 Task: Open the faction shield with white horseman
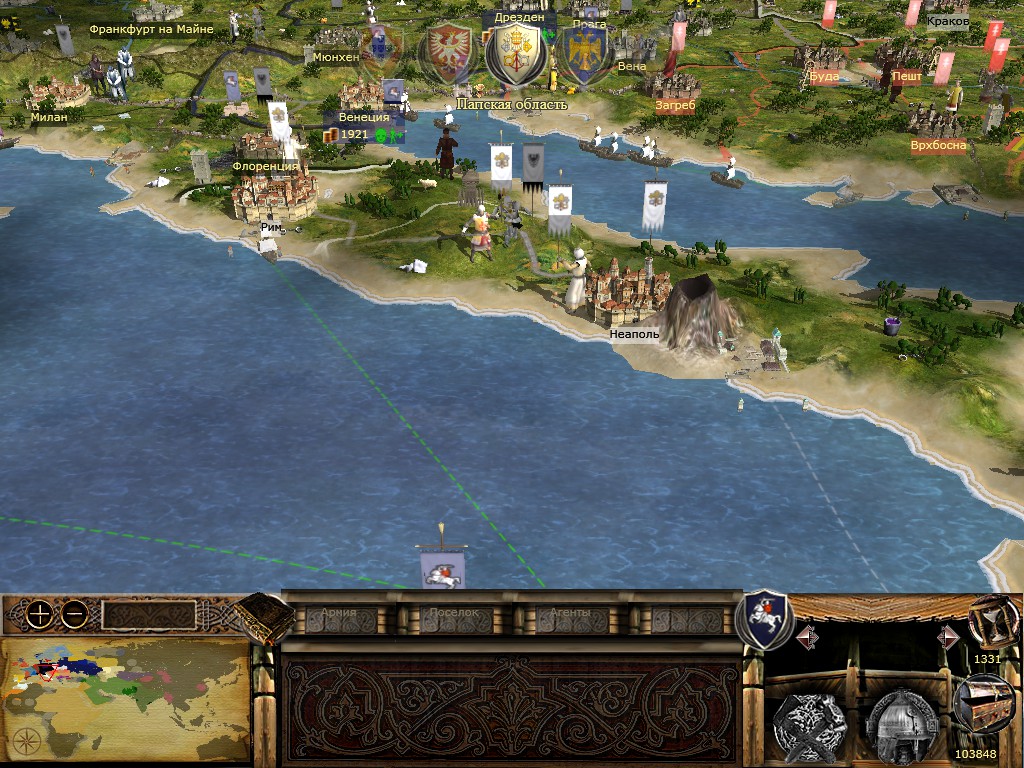pyautogui.click(x=763, y=619)
